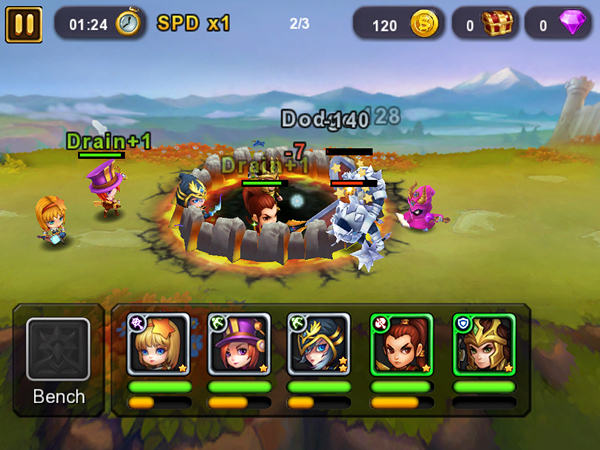Select the blonde girl hero portrait
This screenshot has height=450, width=600.
158,344
